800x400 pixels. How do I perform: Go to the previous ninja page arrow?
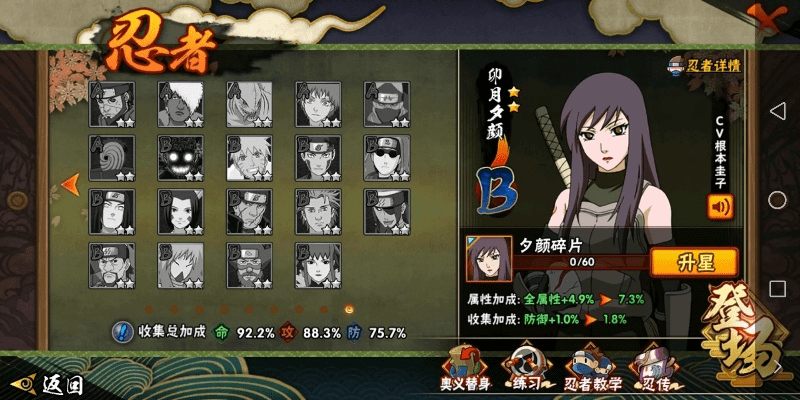click(70, 184)
